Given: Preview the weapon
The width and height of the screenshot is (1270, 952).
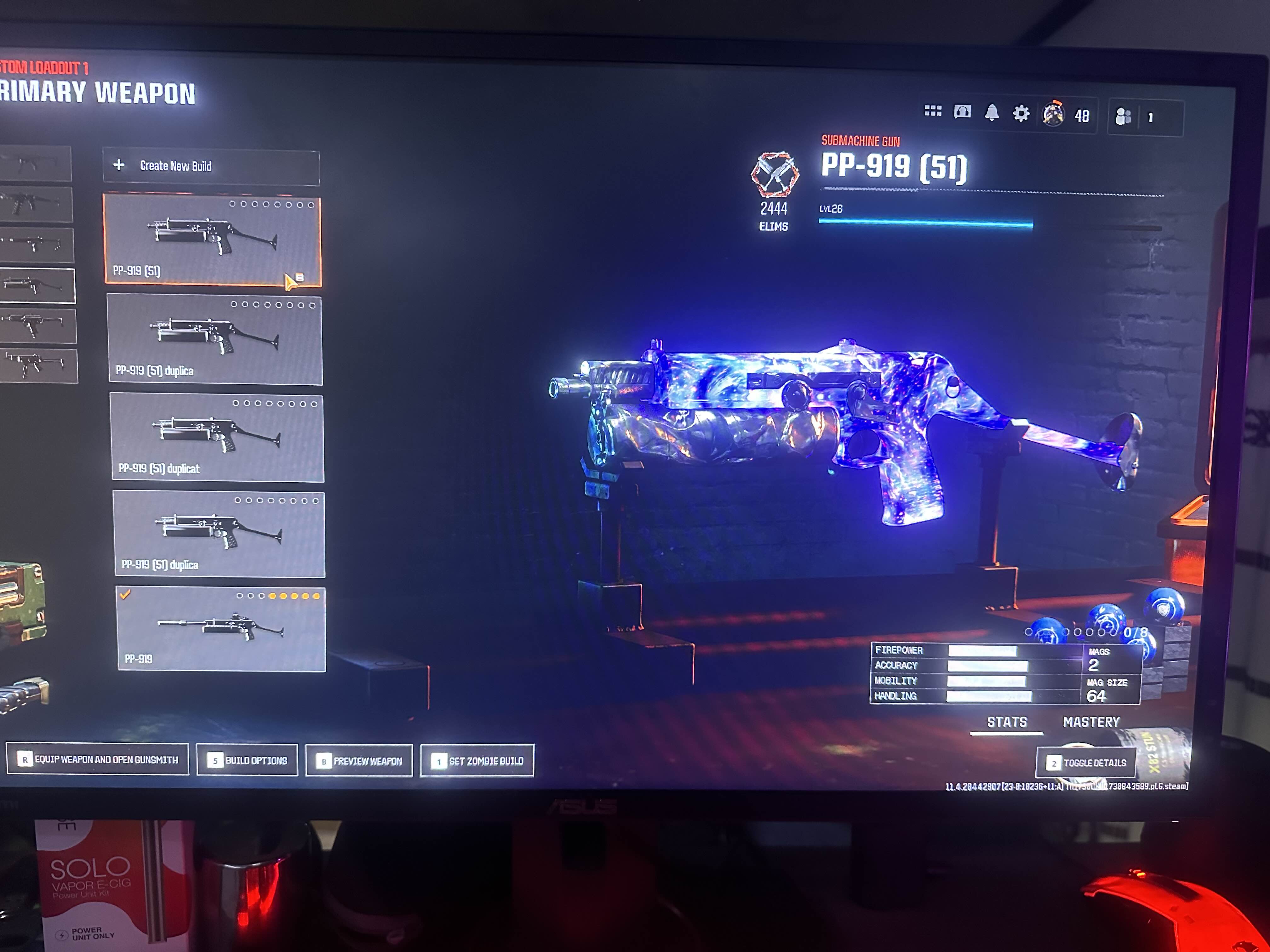Looking at the screenshot, I should [359, 761].
